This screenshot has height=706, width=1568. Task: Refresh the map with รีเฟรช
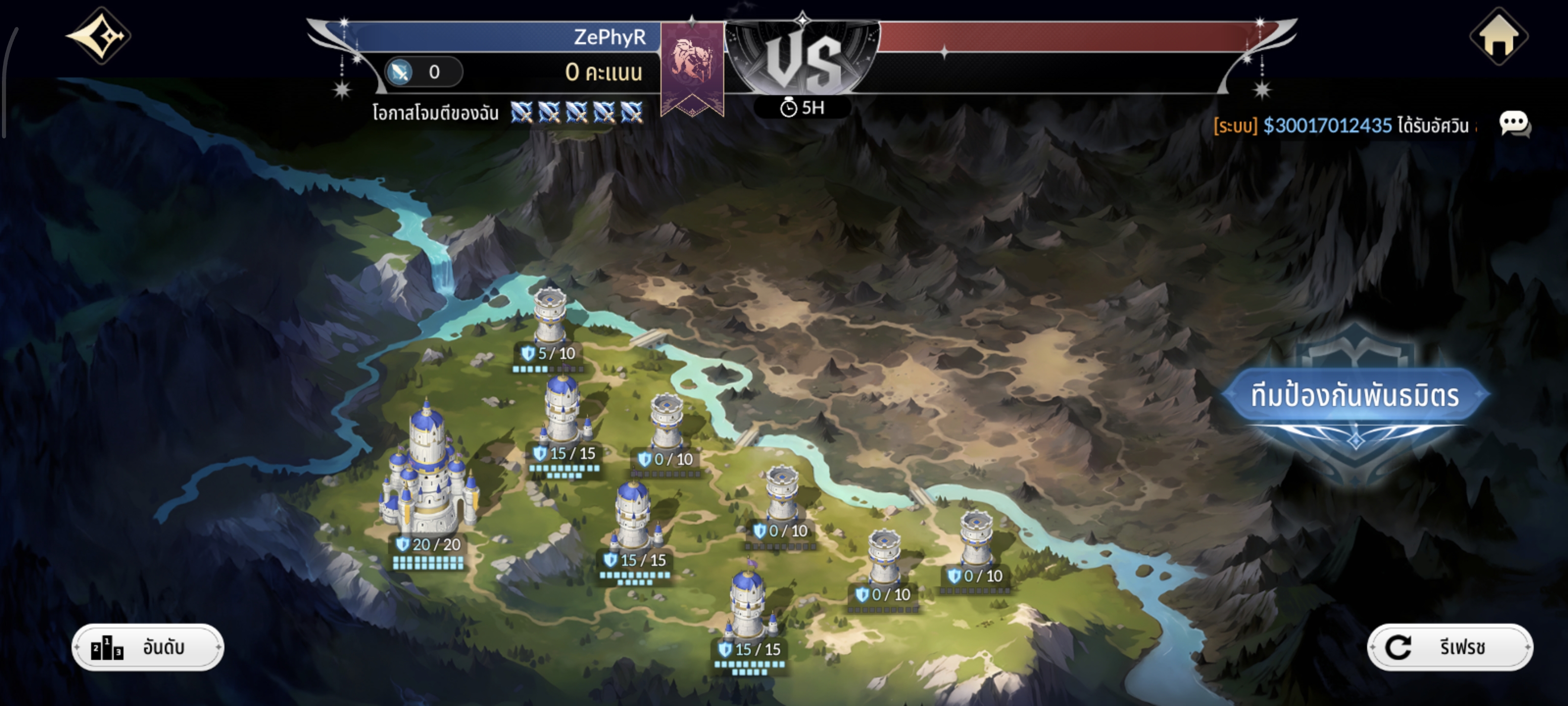tap(1449, 647)
